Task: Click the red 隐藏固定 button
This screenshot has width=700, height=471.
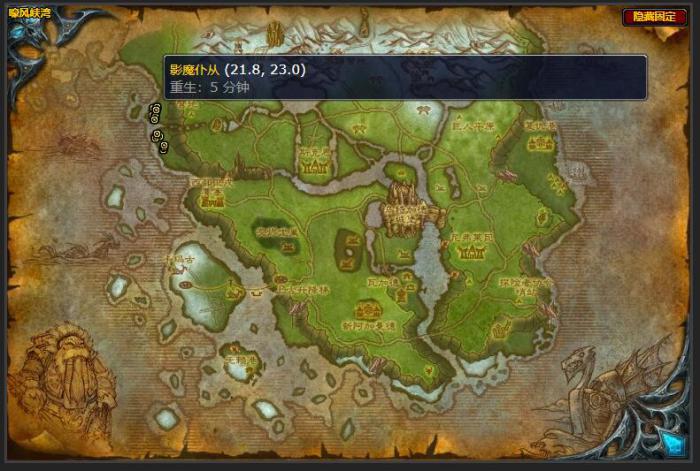Action: point(647,17)
